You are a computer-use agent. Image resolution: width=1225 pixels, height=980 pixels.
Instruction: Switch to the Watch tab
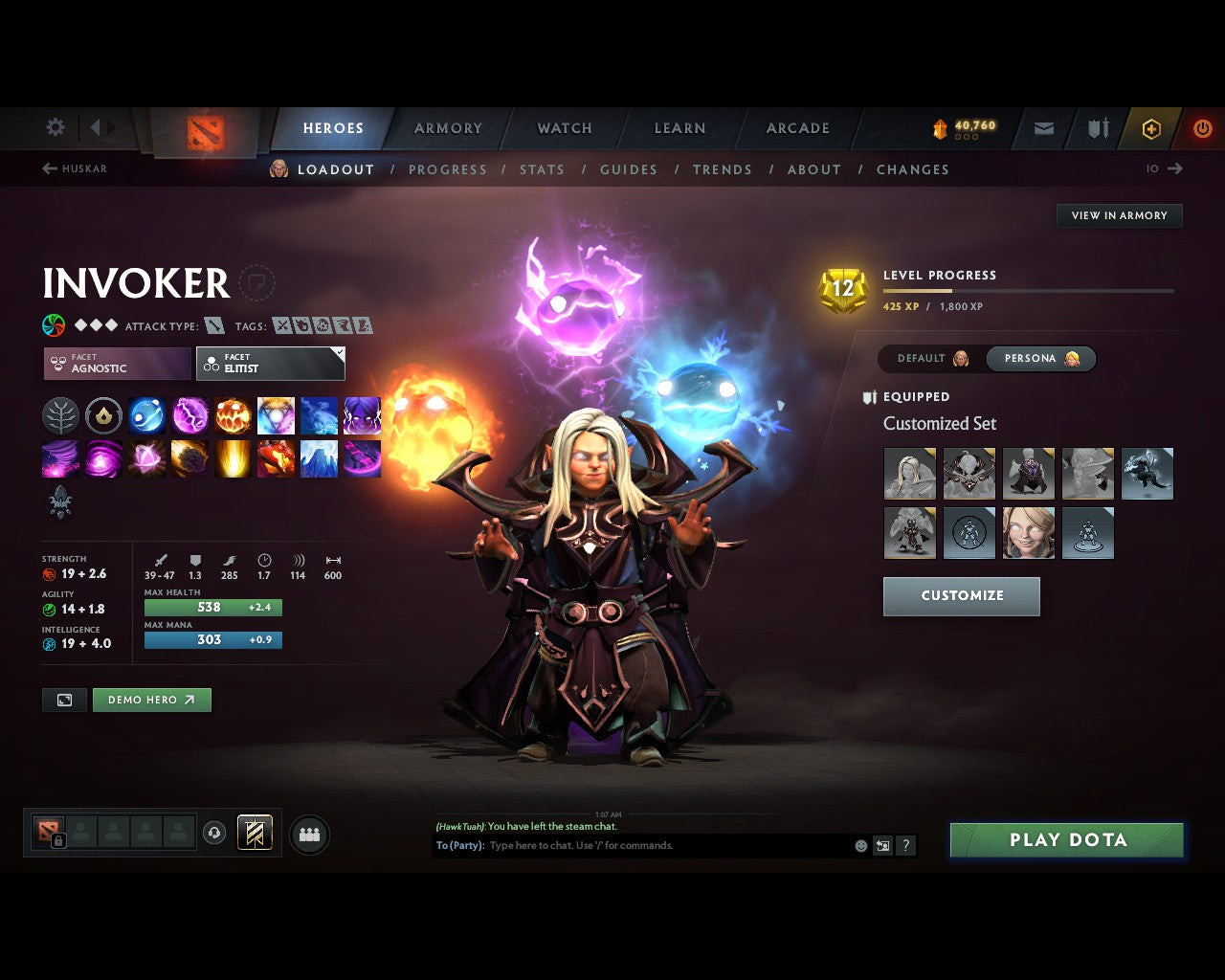(x=565, y=128)
